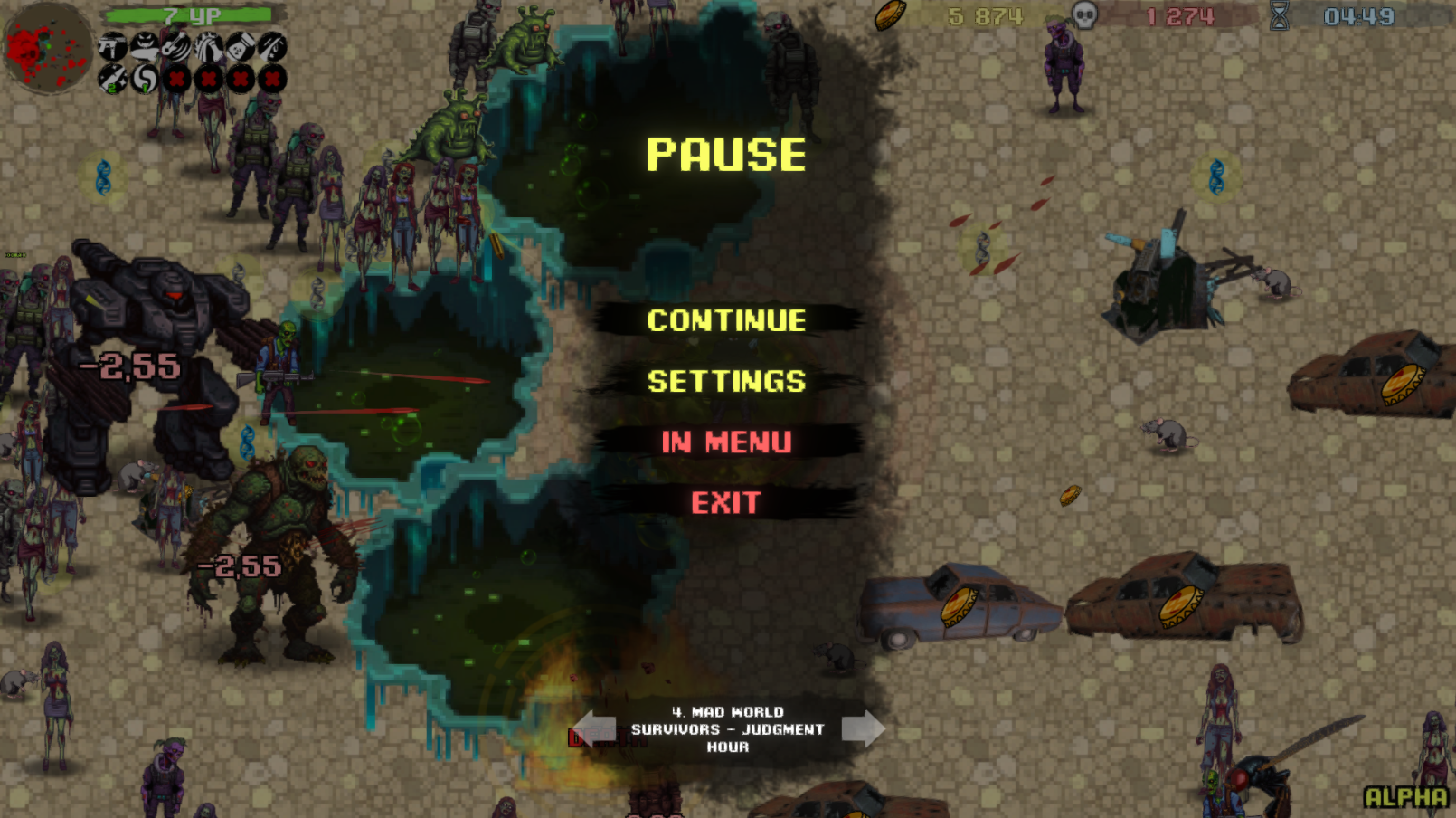
Task: Open the IN MENU option
Action: click(729, 442)
